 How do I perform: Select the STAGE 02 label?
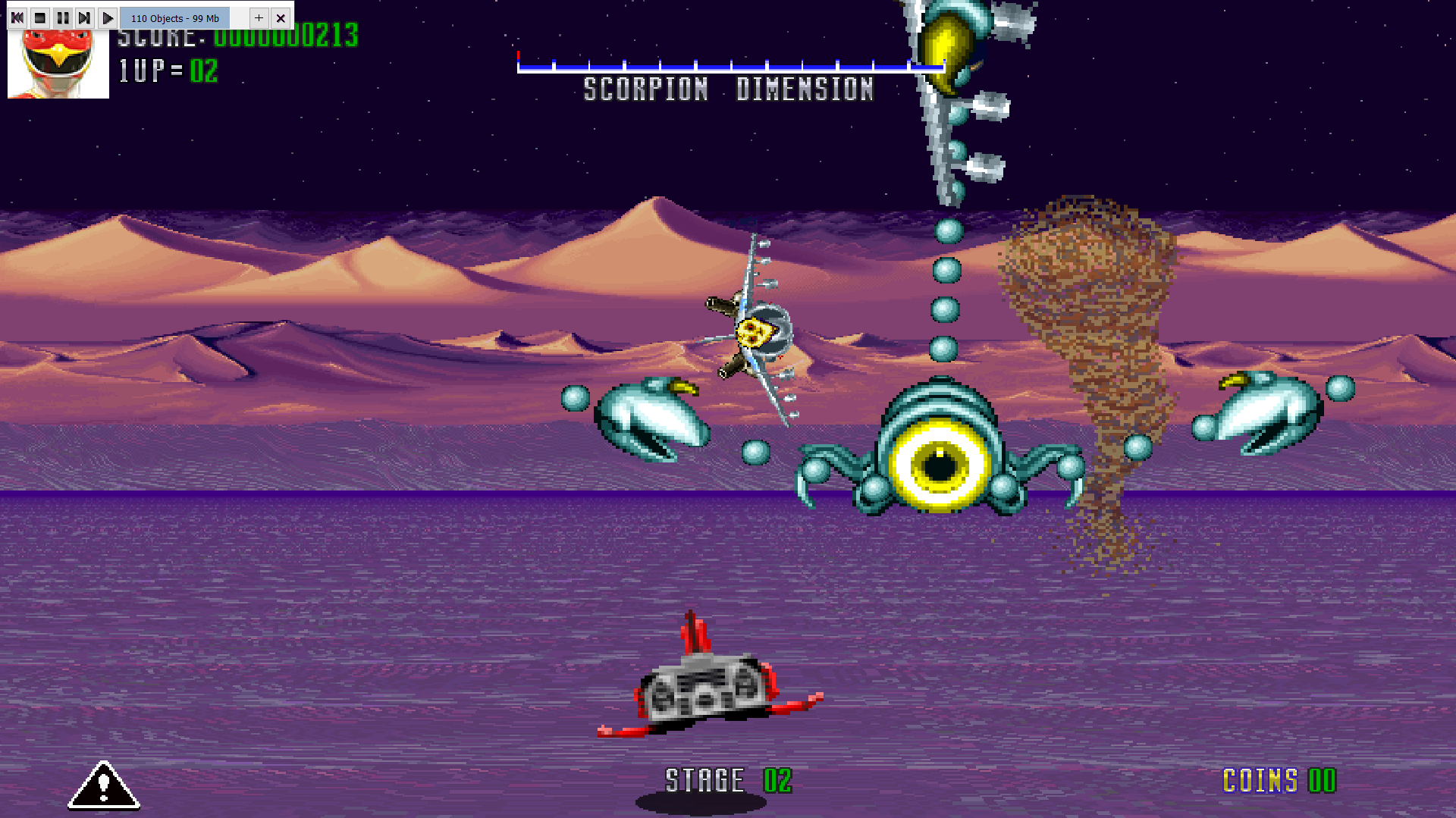(728, 779)
